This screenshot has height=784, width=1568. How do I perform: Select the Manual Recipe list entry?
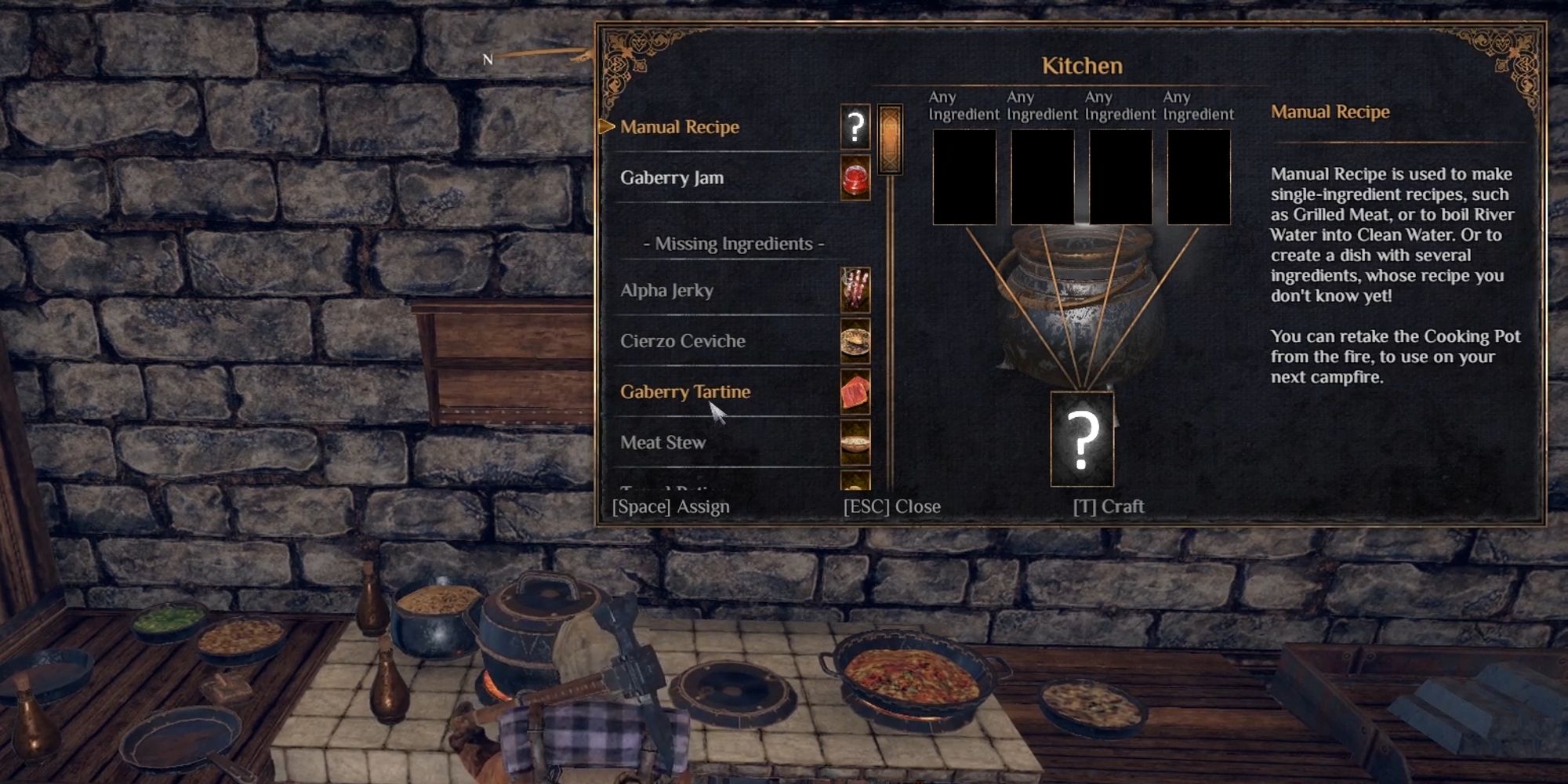(x=681, y=127)
